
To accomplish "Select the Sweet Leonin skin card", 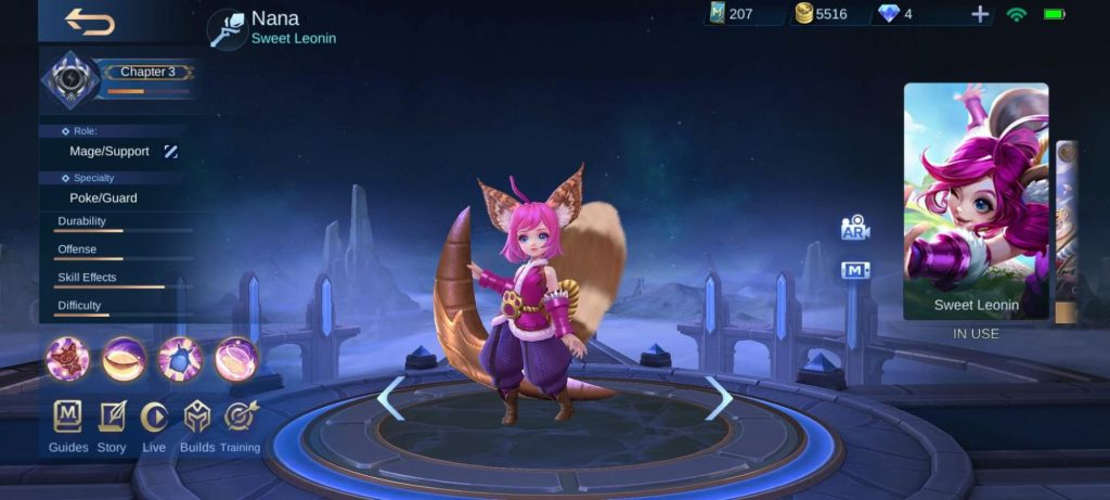I will coord(976,200).
